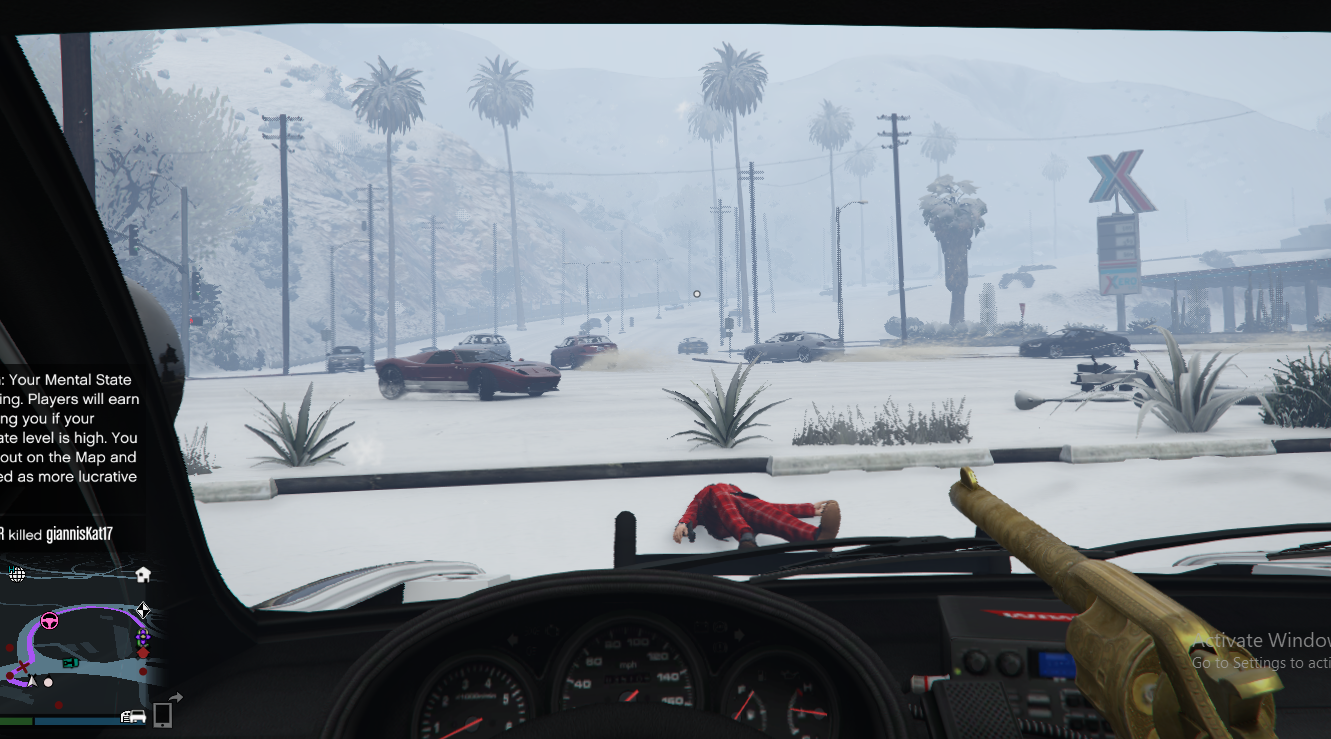Select the pink steering wheel blip
The width and height of the screenshot is (1331, 739).
point(48,621)
